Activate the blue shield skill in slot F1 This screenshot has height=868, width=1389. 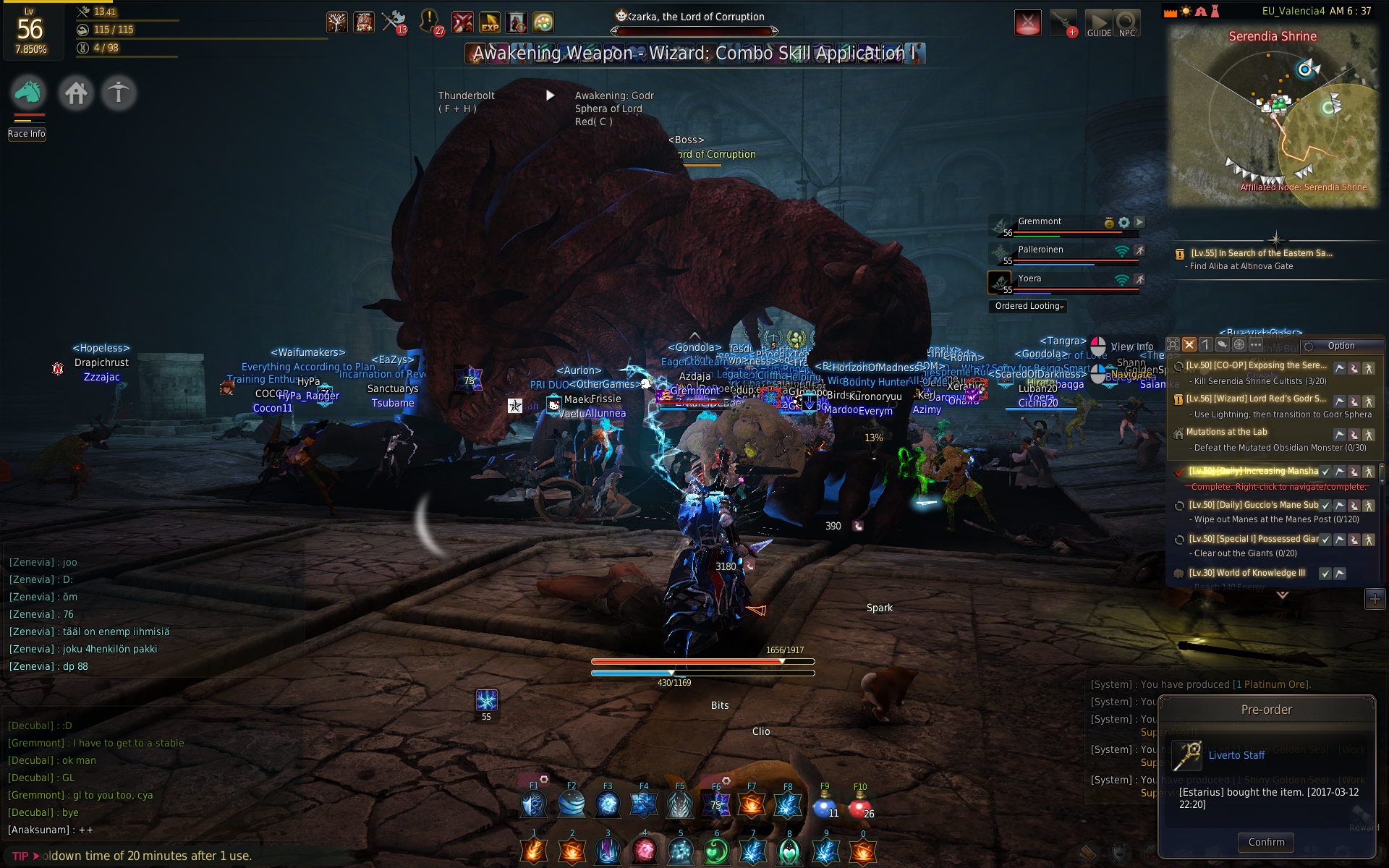click(x=534, y=804)
